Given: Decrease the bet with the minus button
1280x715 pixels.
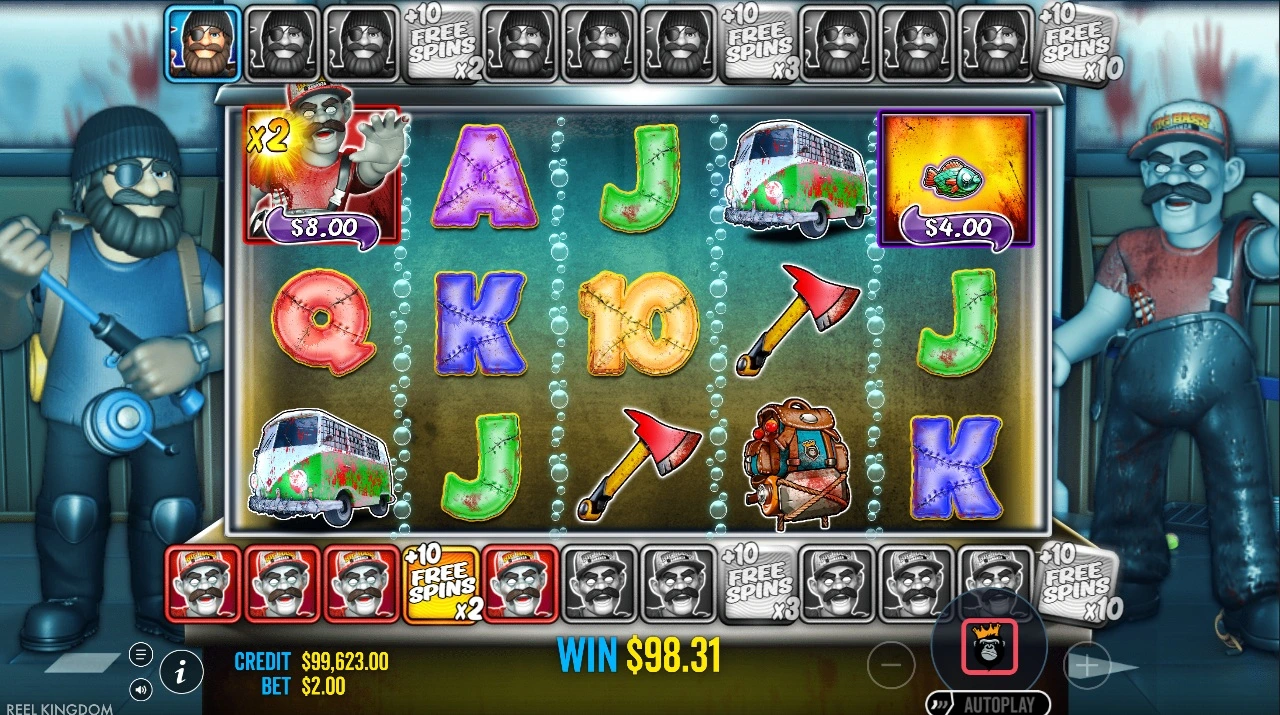Looking at the screenshot, I should [x=890, y=664].
